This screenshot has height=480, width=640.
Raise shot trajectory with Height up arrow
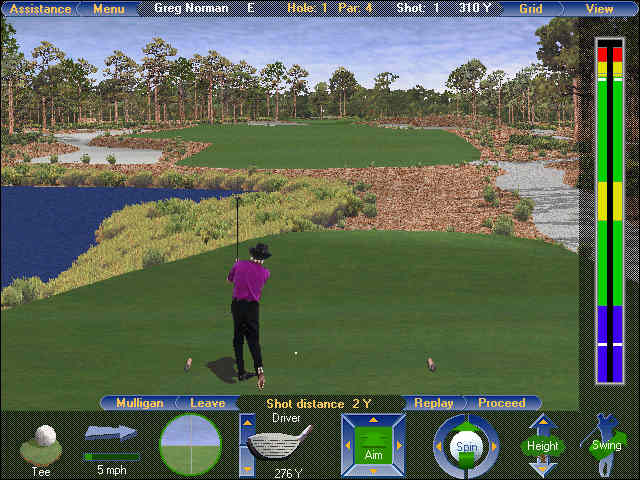pyautogui.click(x=542, y=424)
